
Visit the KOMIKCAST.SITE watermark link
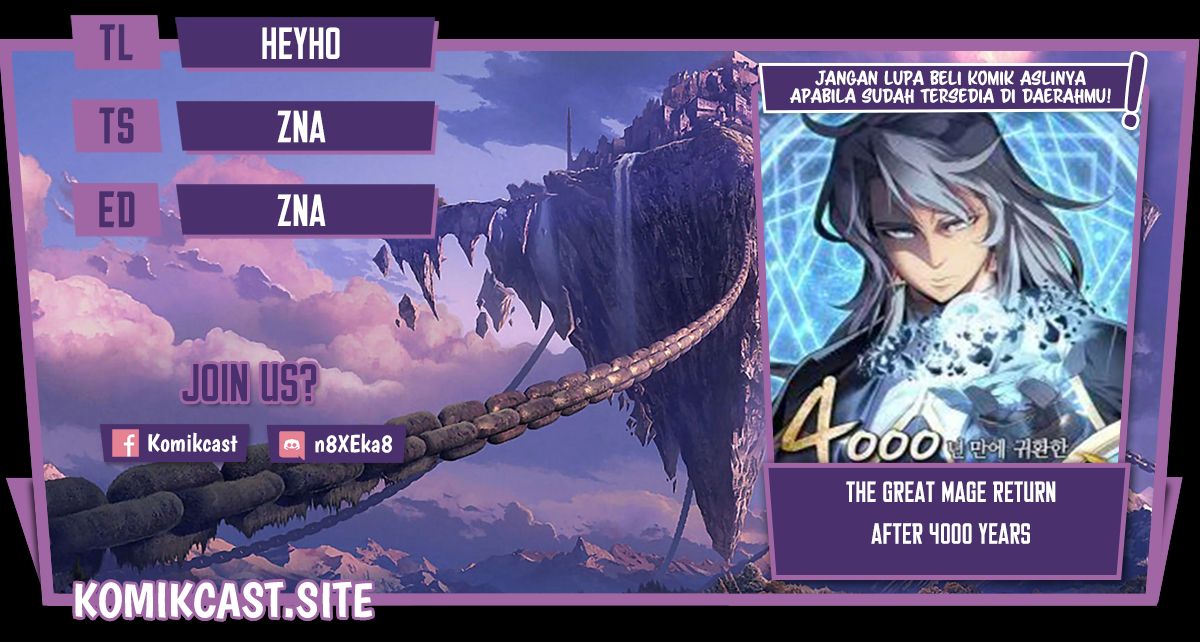224,600
